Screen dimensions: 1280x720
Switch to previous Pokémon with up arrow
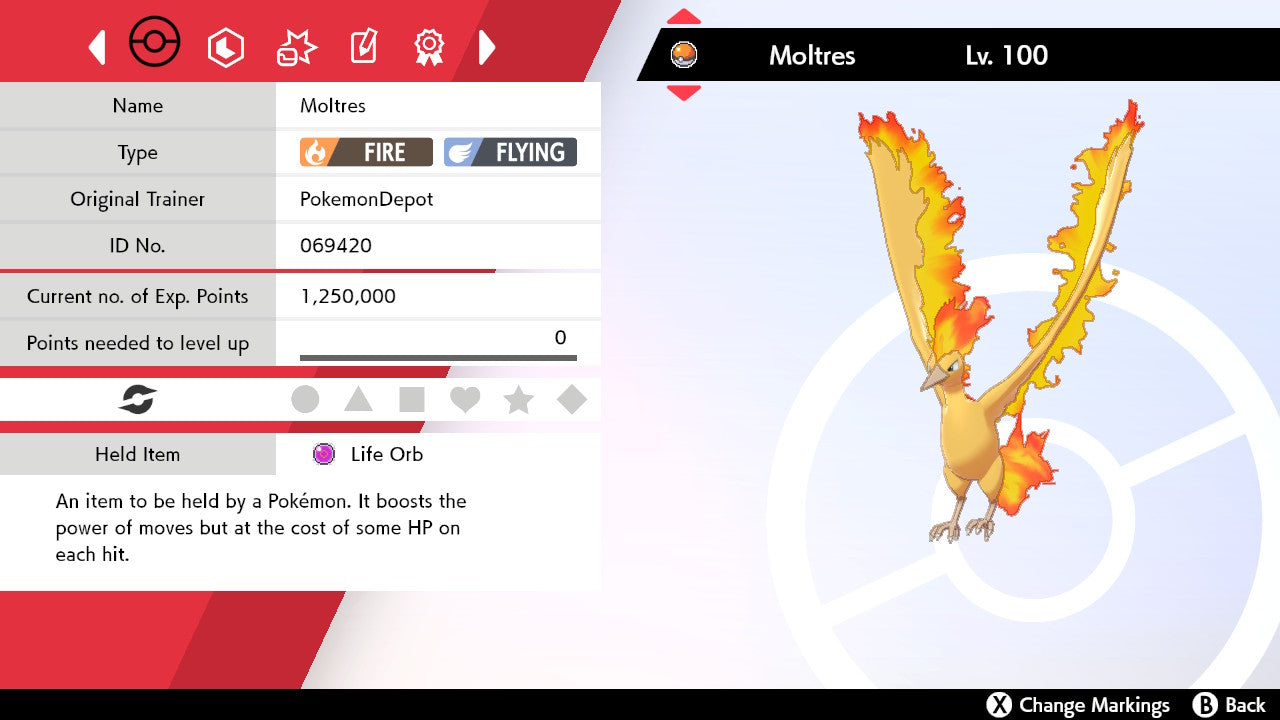click(x=684, y=17)
